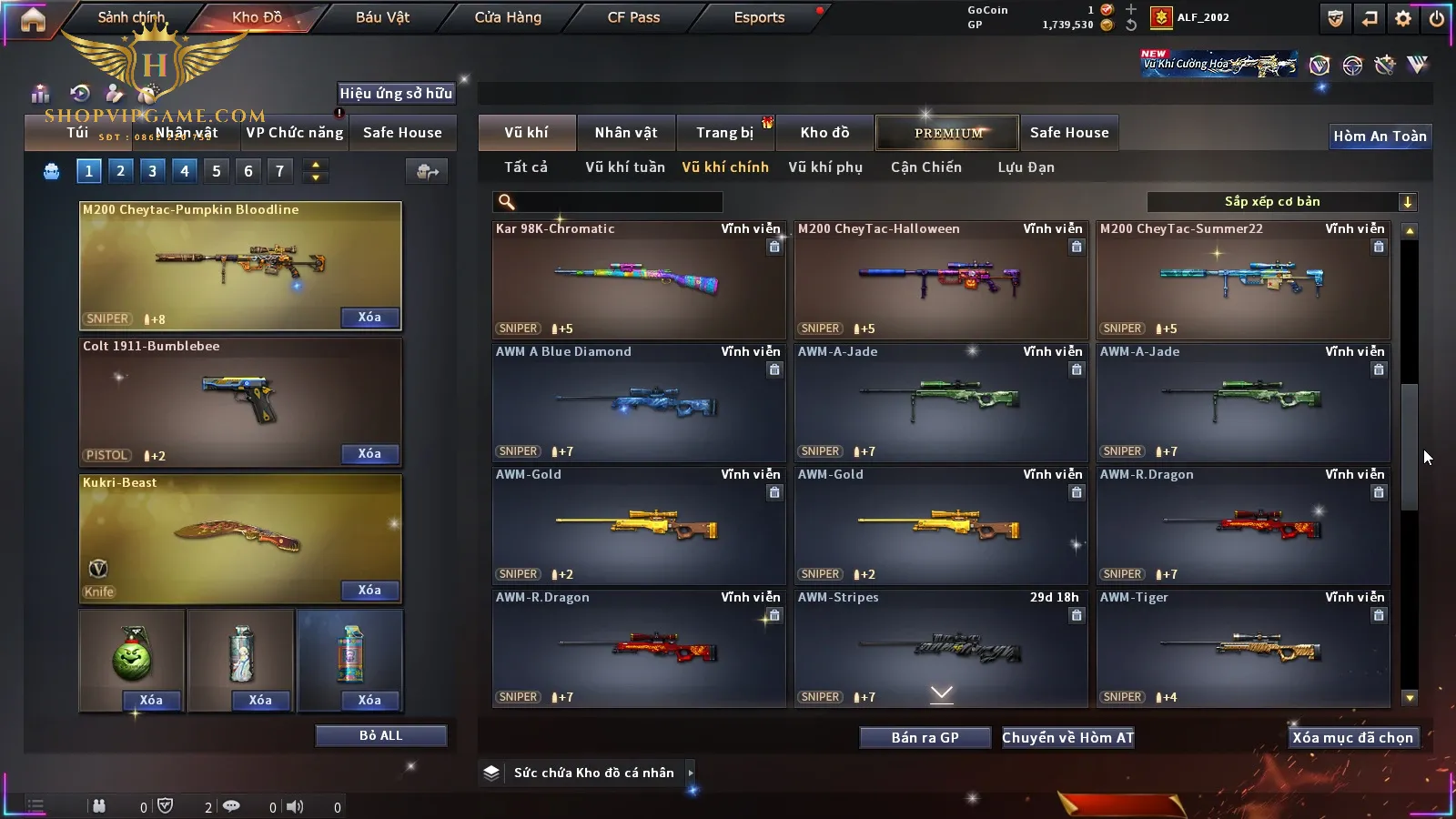Screen dimensions: 1456x819
Task: Click Chuyển về Hòm AT button
Action: tap(1067, 738)
